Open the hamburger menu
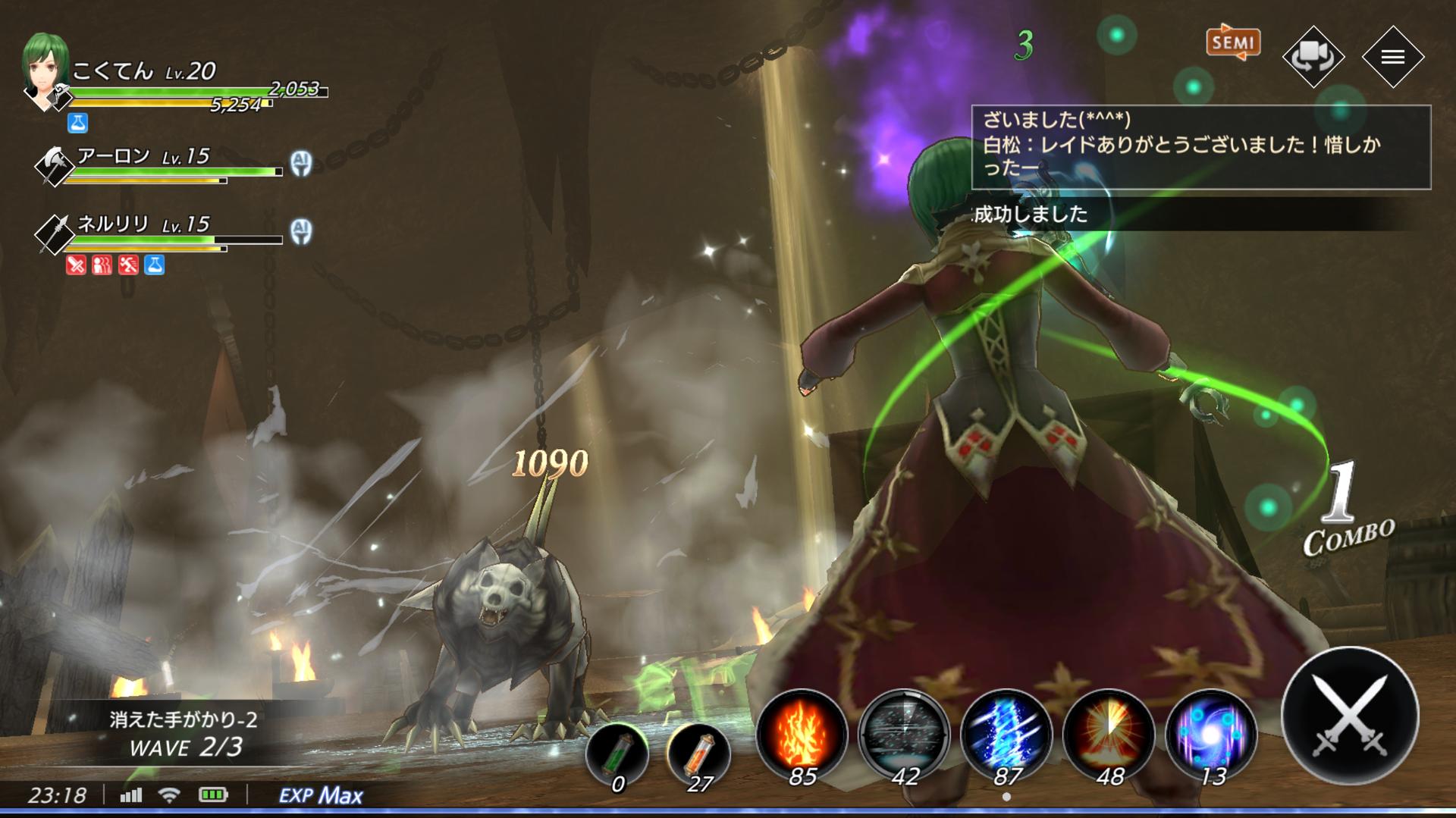Viewport: 1456px width, 818px height. pos(1392,57)
